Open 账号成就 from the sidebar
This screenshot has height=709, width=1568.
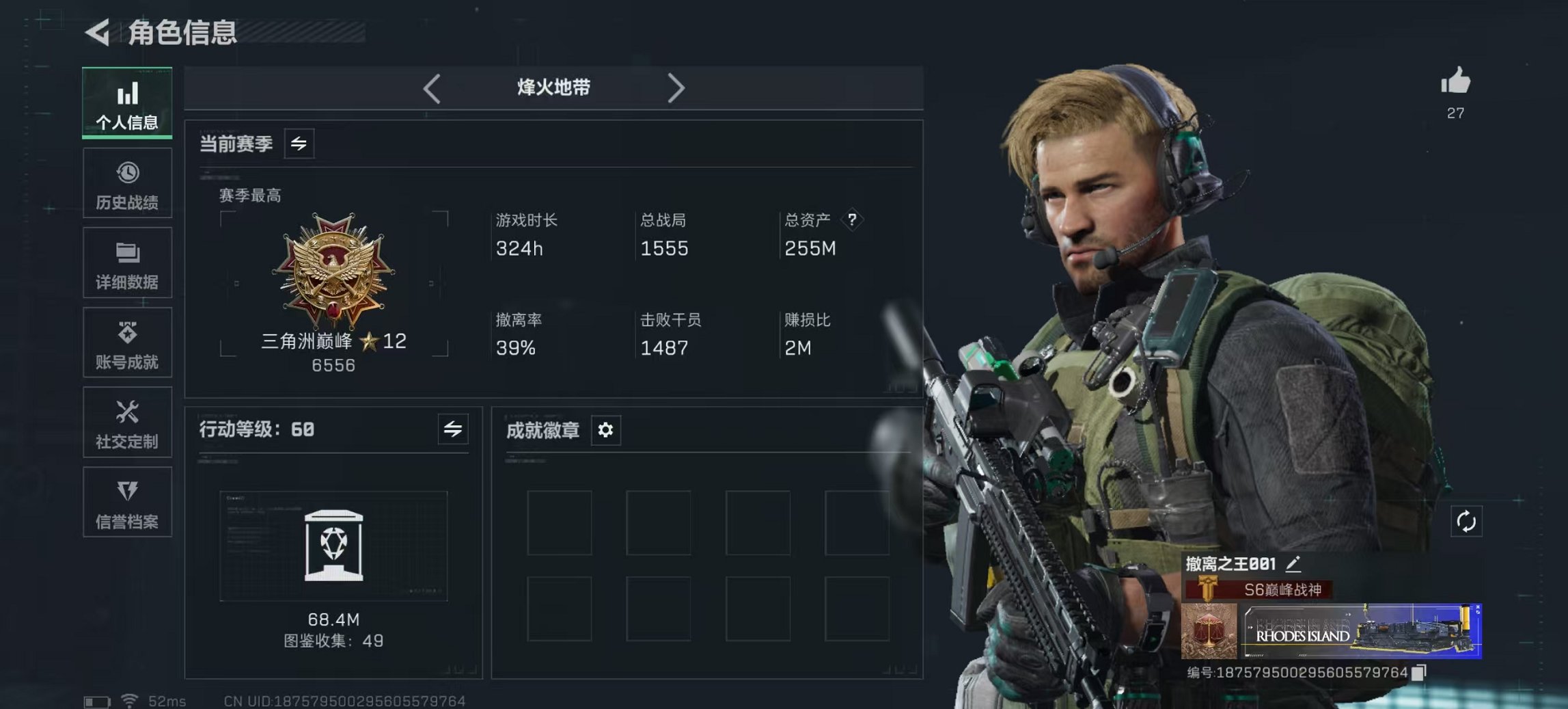pos(127,343)
